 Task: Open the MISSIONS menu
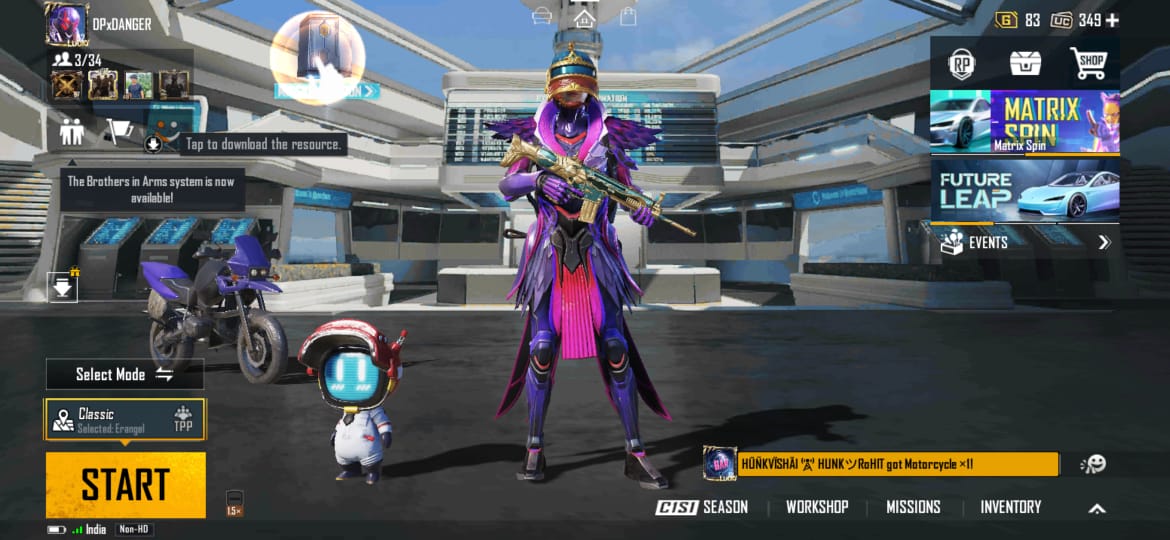pyautogui.click(x=913, y=507)
